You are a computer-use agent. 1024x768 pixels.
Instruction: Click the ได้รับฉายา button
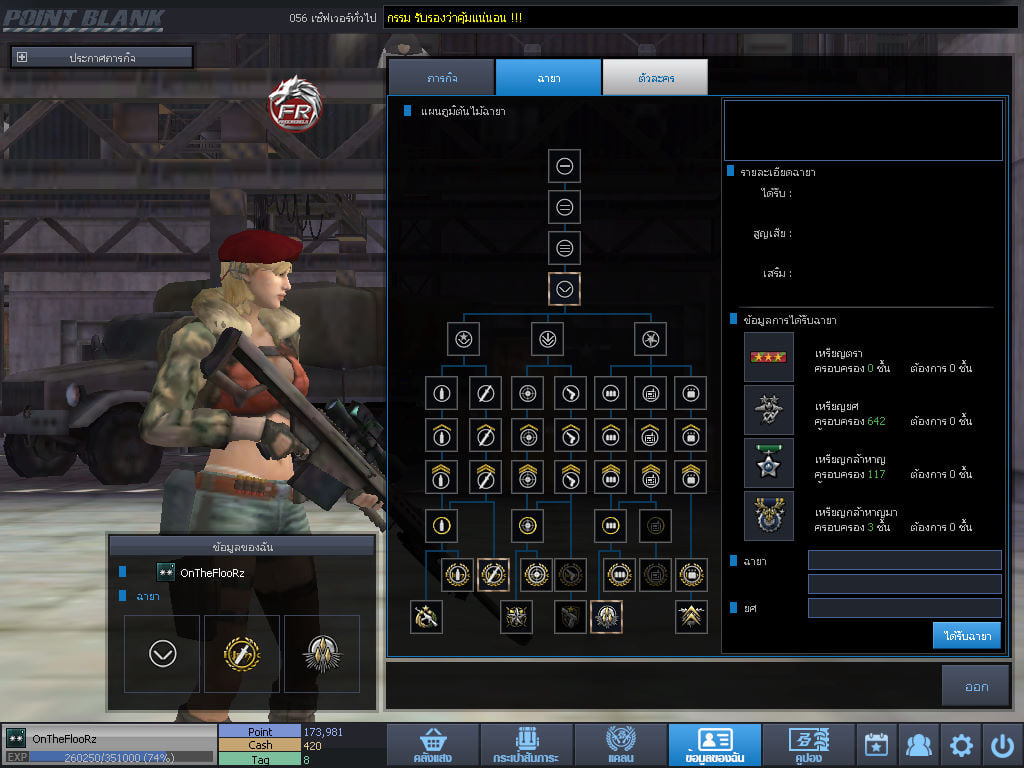click(967, 635)
